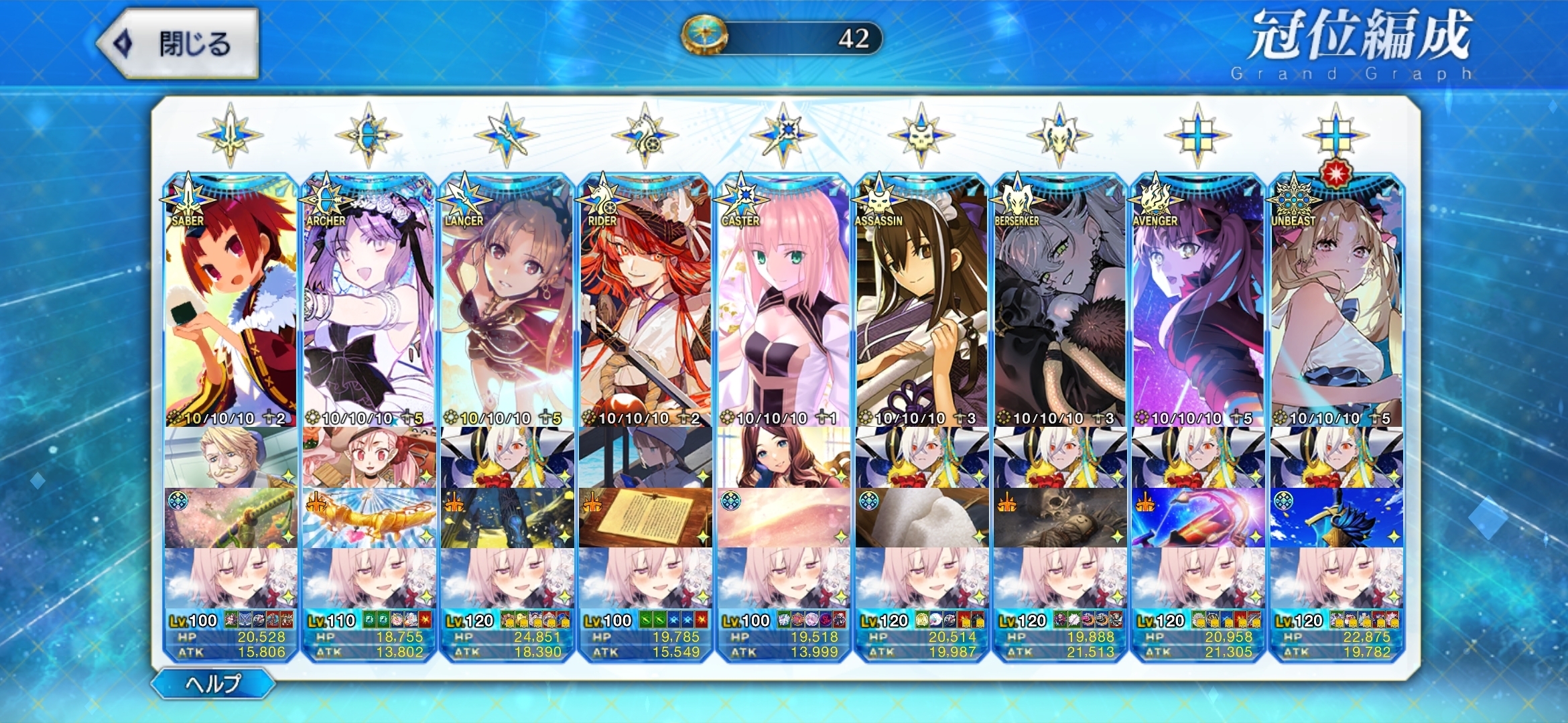Choose the Assassin column's sugar cubes craft essence
This screenshot has height=723, width=1568.
coord(921,518)
